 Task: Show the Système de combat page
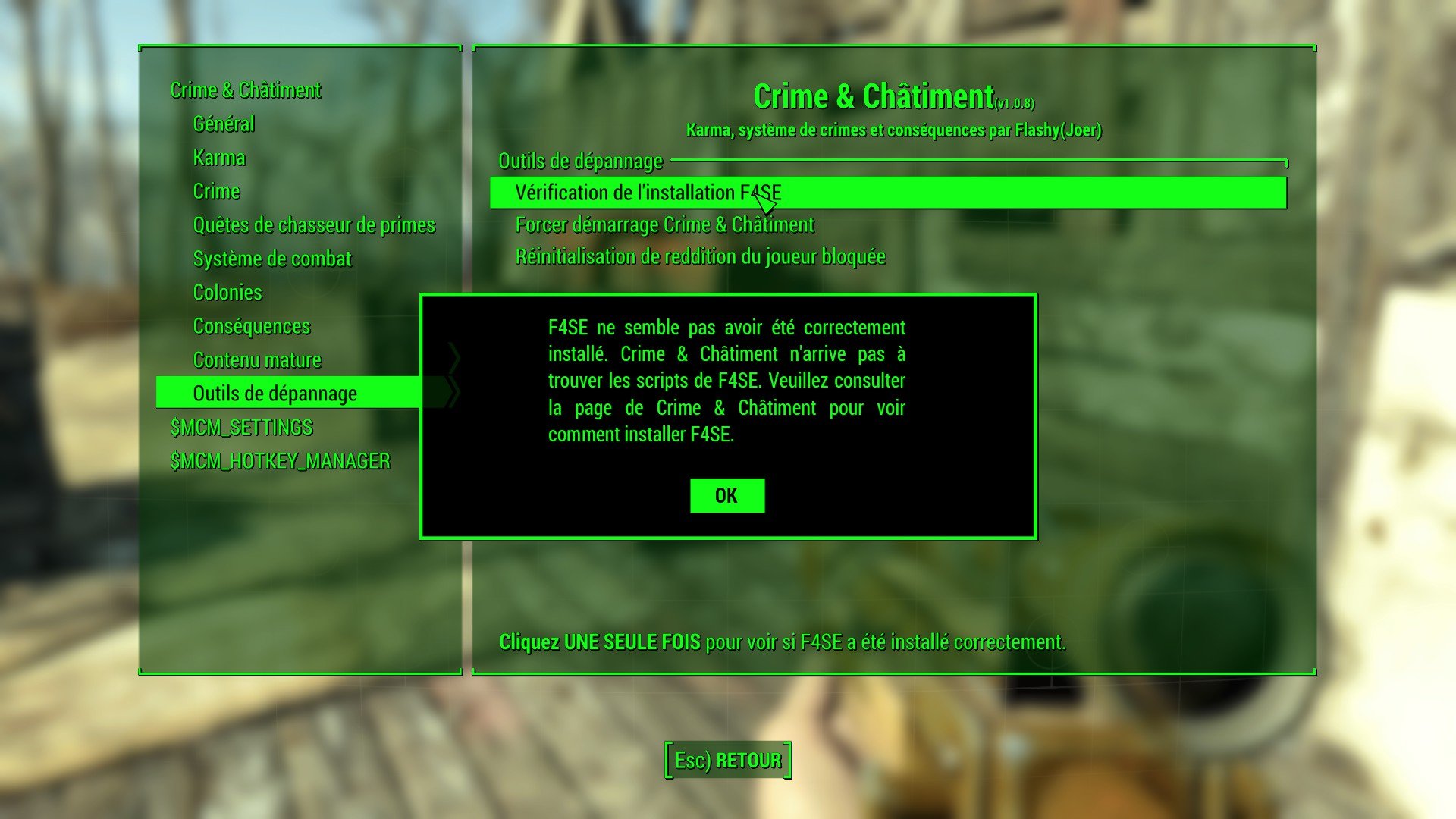[272, 259]
